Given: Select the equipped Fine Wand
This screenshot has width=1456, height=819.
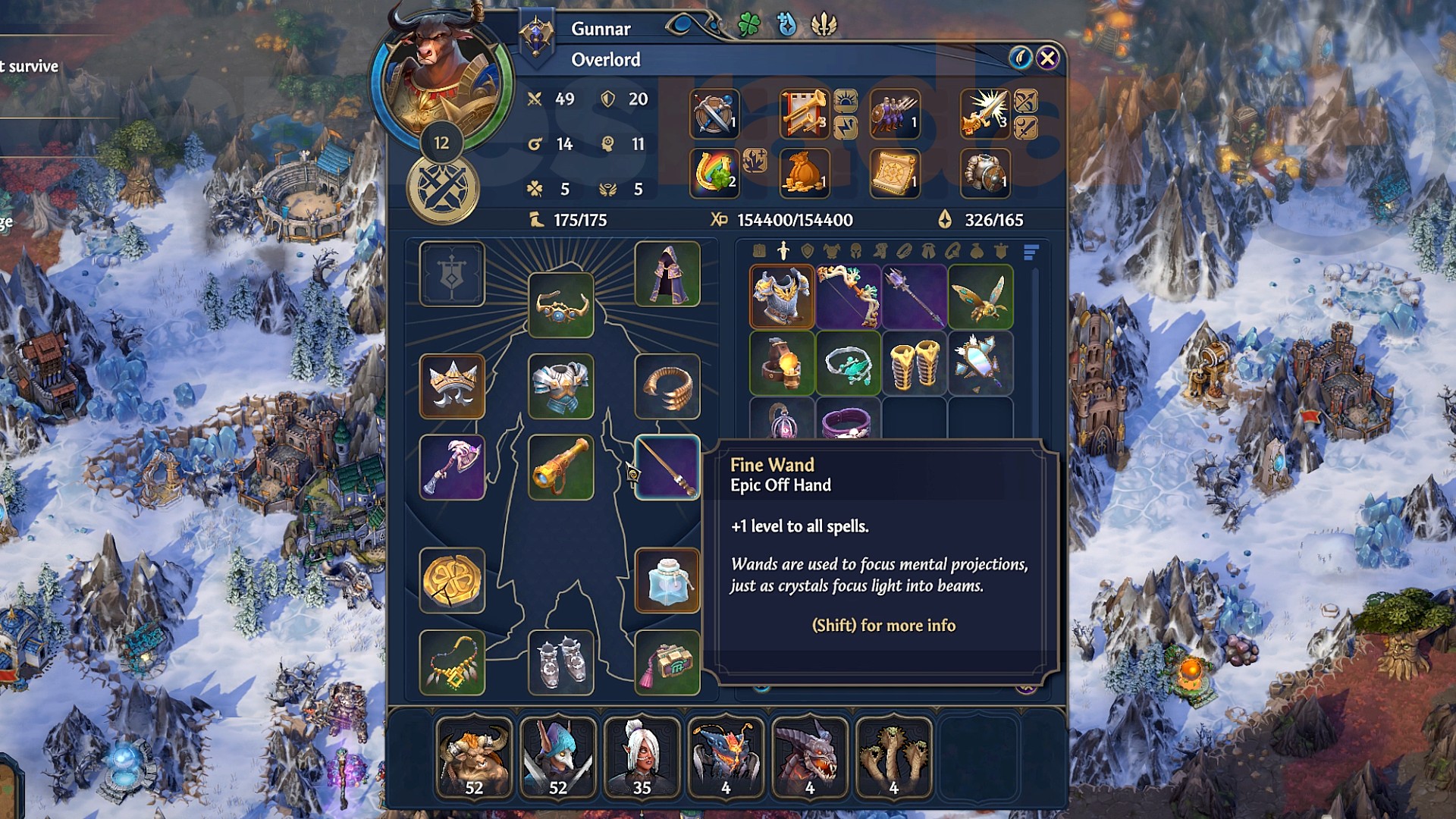Looking at the screenshot, I should (668, 469).
